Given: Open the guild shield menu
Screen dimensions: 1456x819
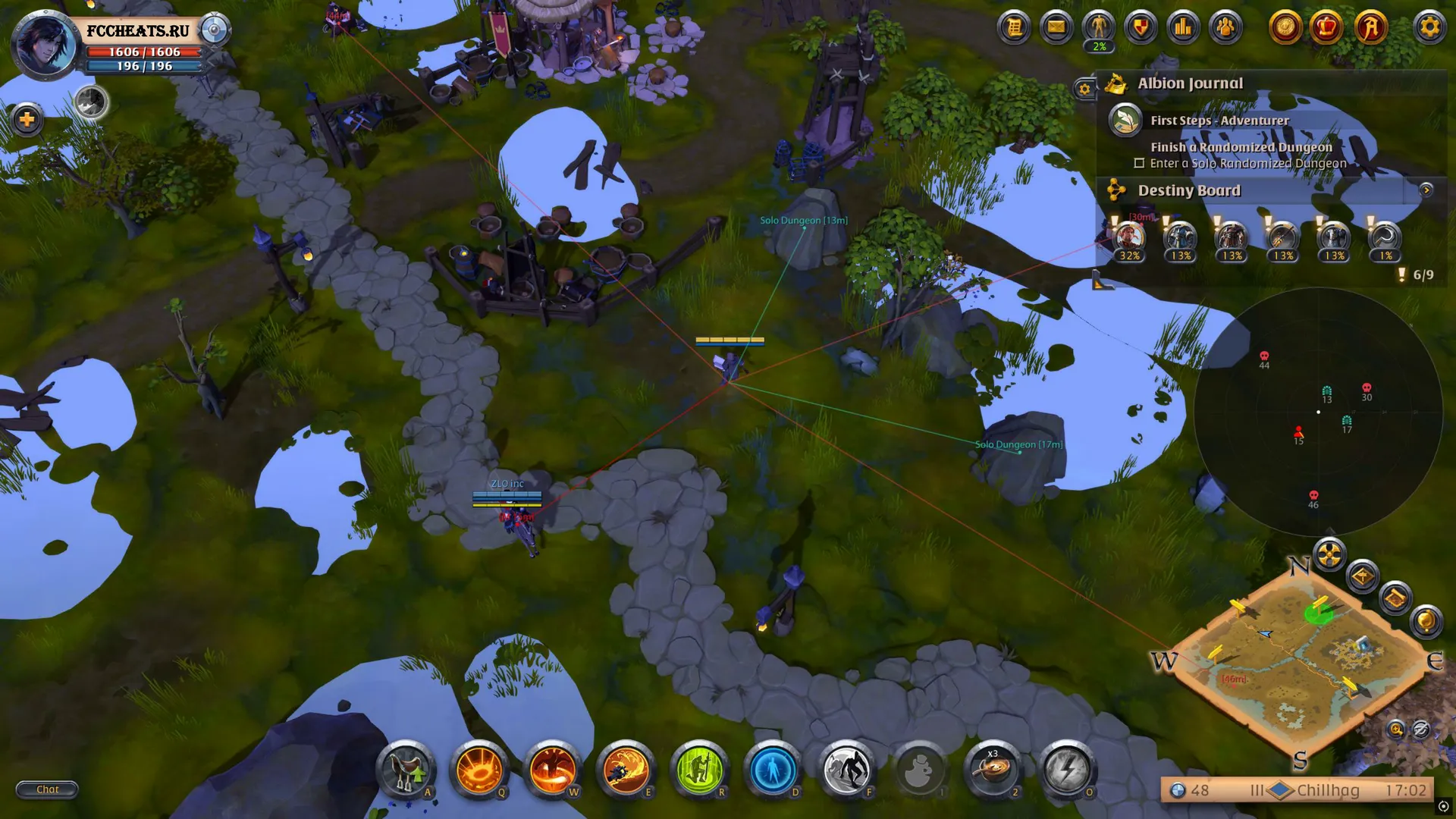Looking at the screenshot, I should coord(1141,28).
